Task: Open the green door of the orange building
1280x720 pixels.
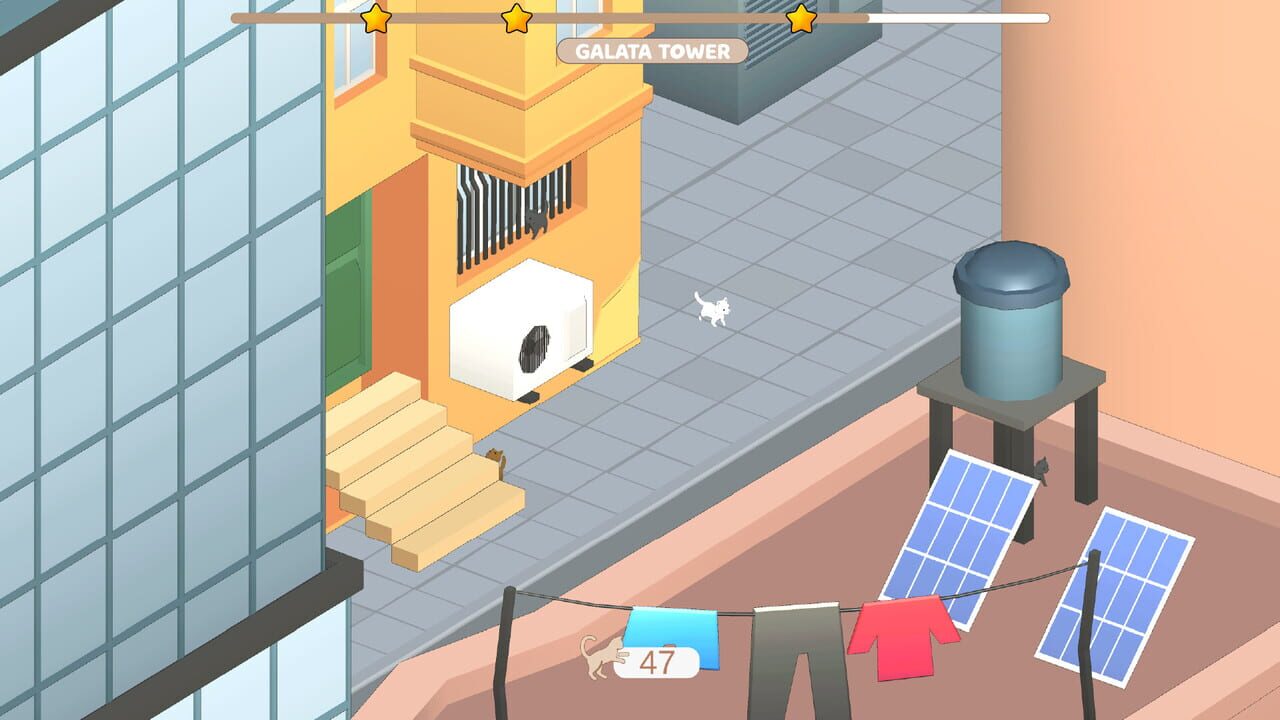Action: point(345,300)
